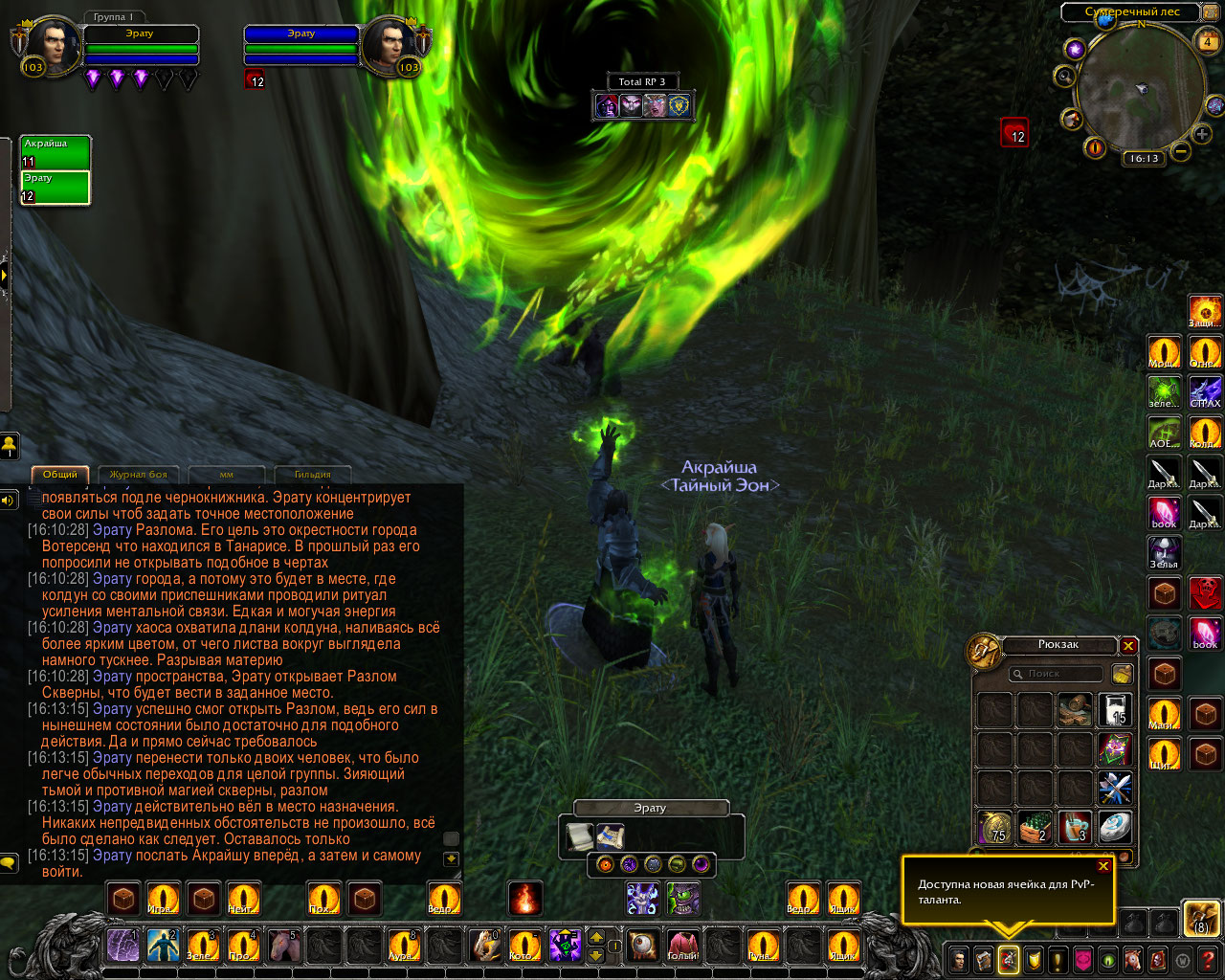
Task: Activate the Зелья potions macro icon
Action: pyautogui.click(x=1164, y=553)
